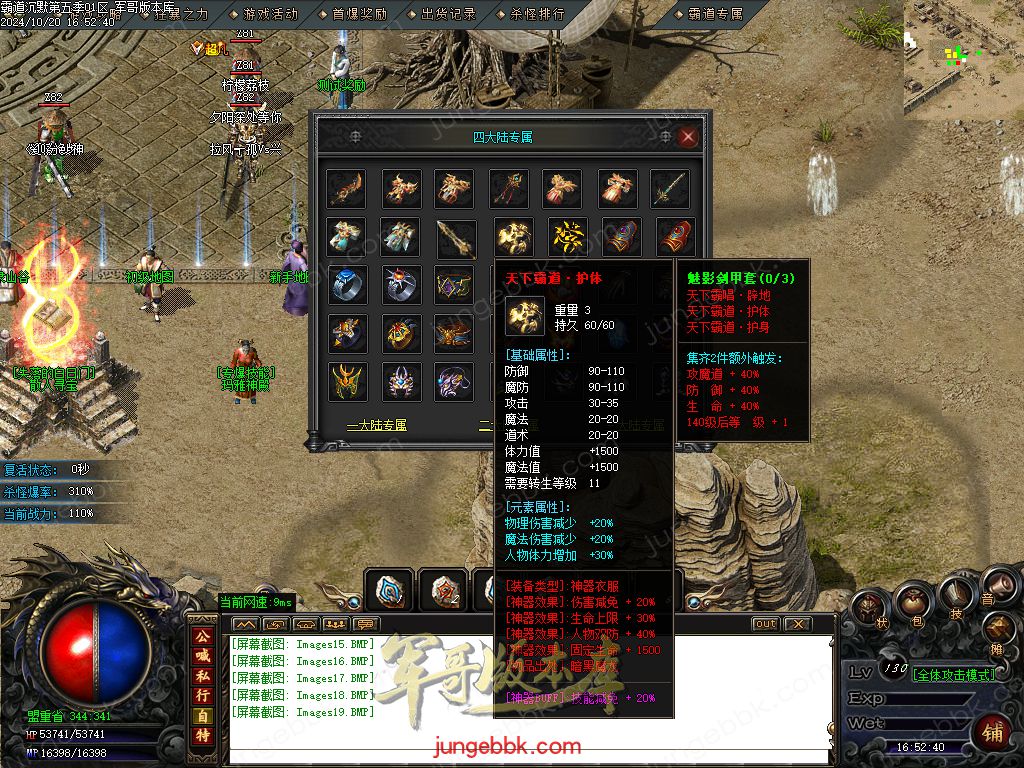Open the bag (包) round button

pyautogui.click(x=914, y=603)
